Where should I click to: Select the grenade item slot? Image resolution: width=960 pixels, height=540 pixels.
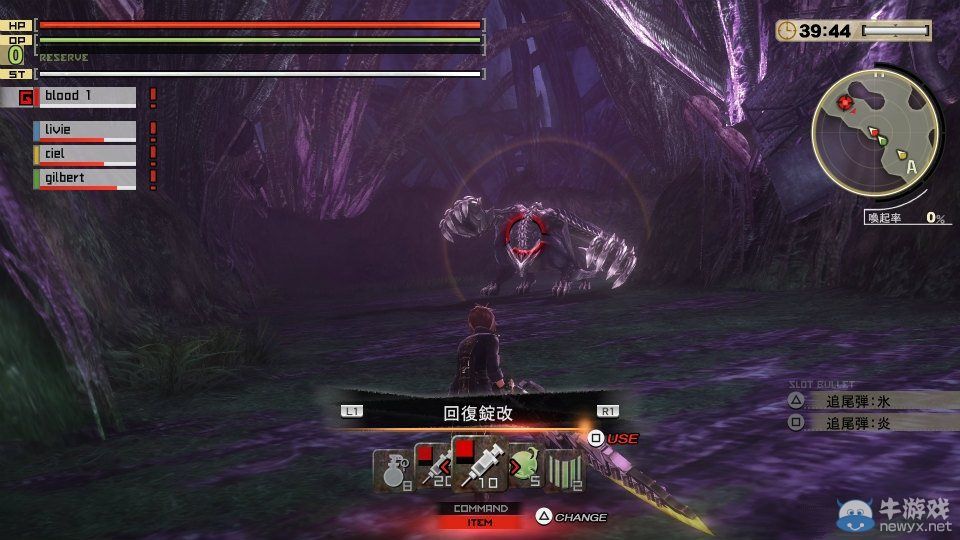pyautogui.click(x=390, y=468)
